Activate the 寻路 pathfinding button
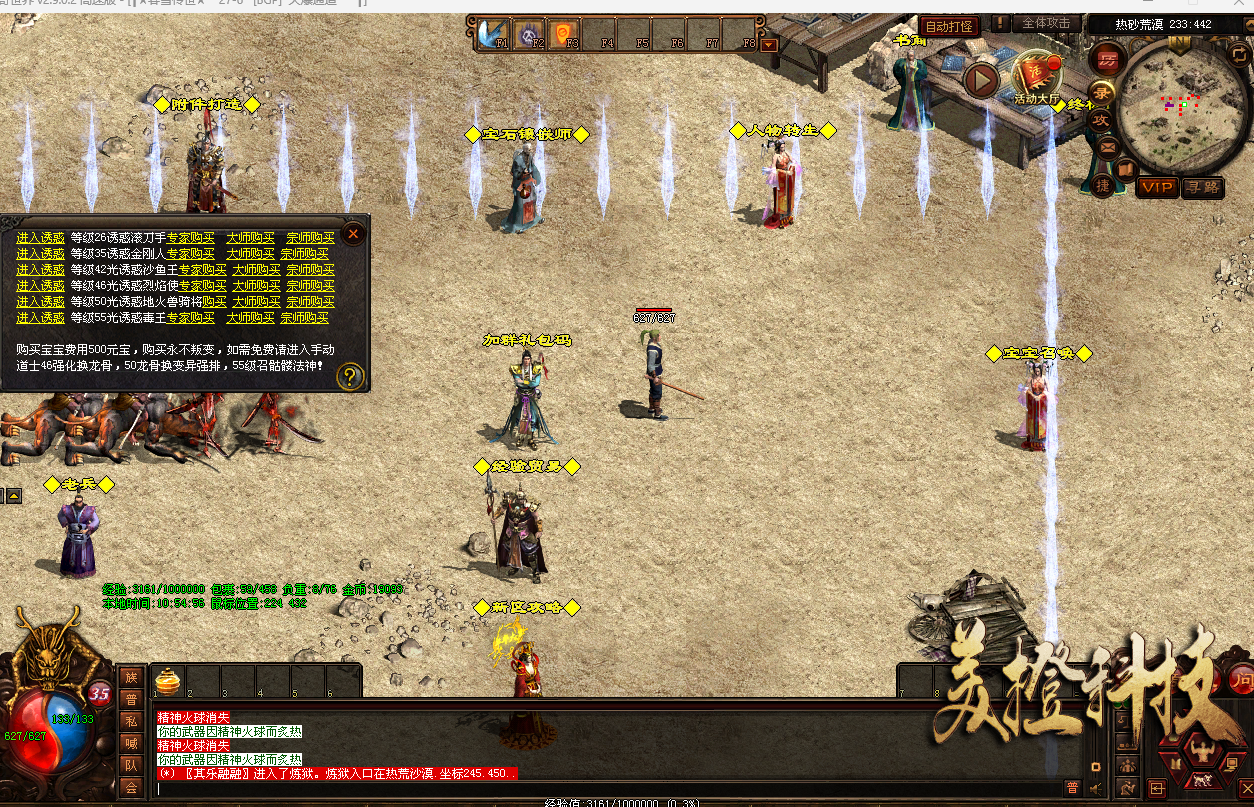The image size is (1254, 807). (1201, 187)
